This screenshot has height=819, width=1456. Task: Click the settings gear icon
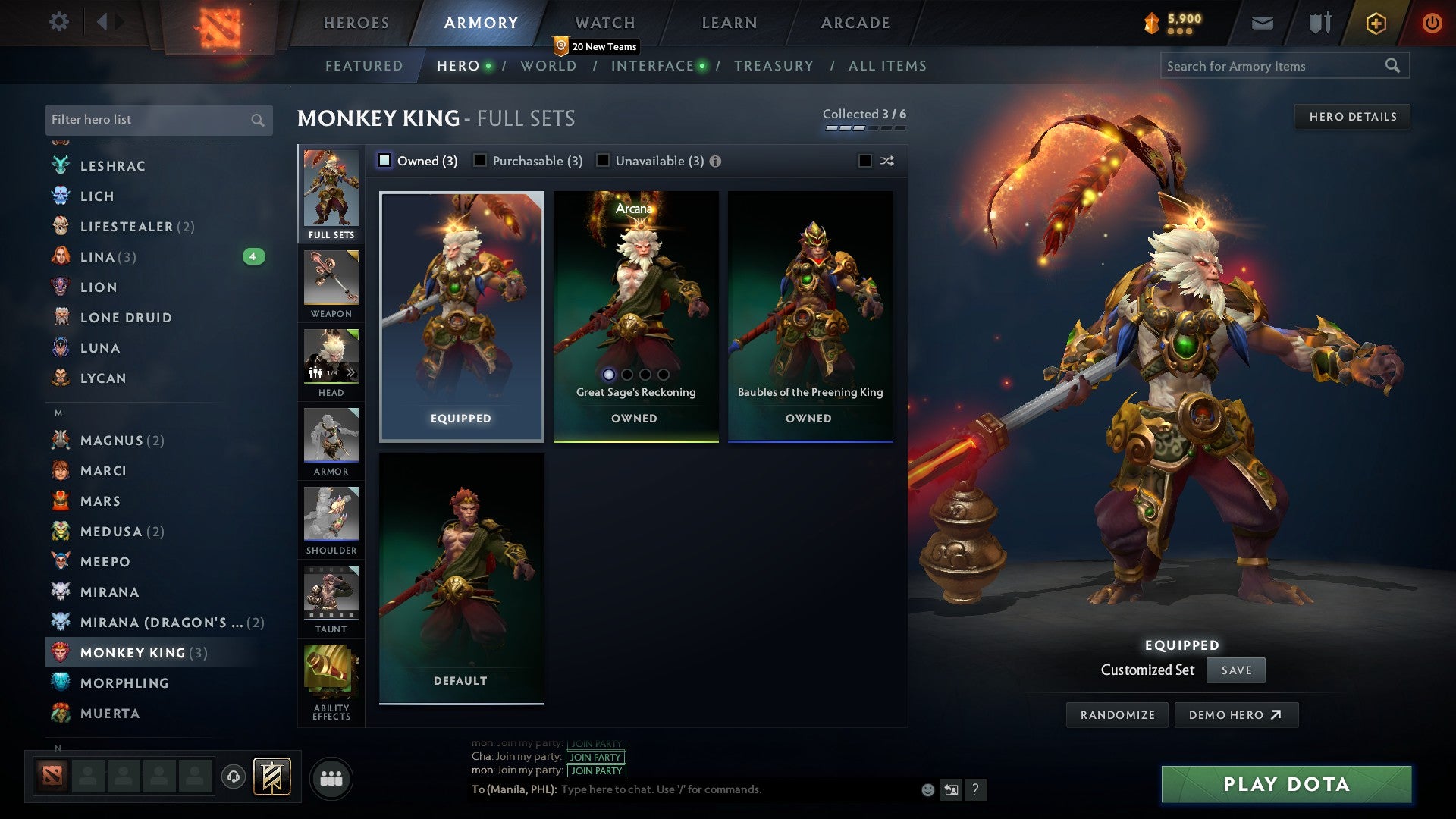(58, 22)
